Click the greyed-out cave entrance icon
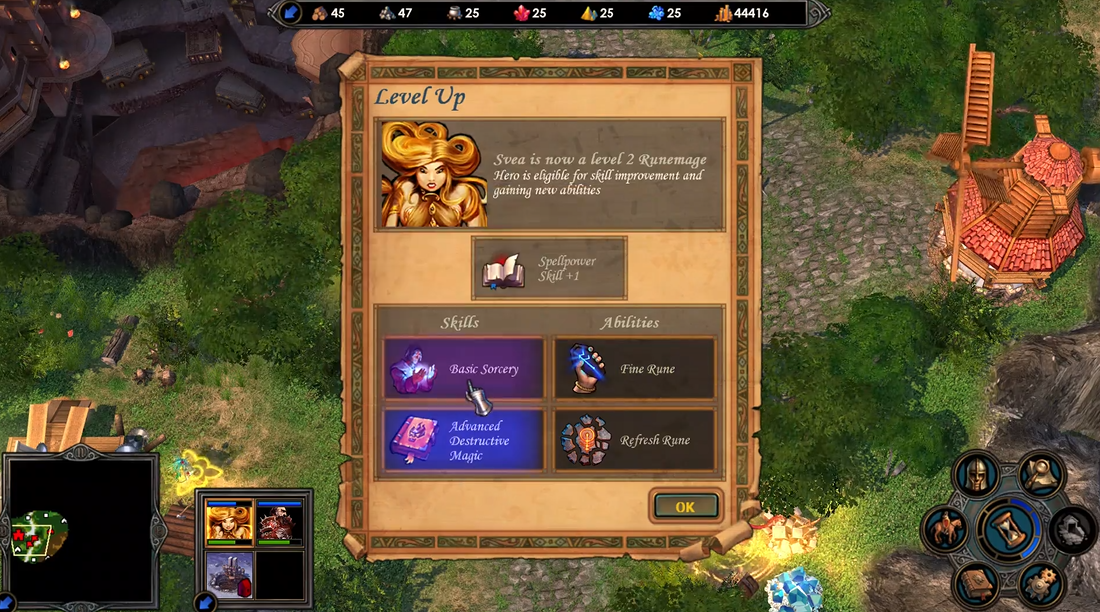This screenshot has height=612, width=1100. pyautogui.click(x=1072, y=528)
